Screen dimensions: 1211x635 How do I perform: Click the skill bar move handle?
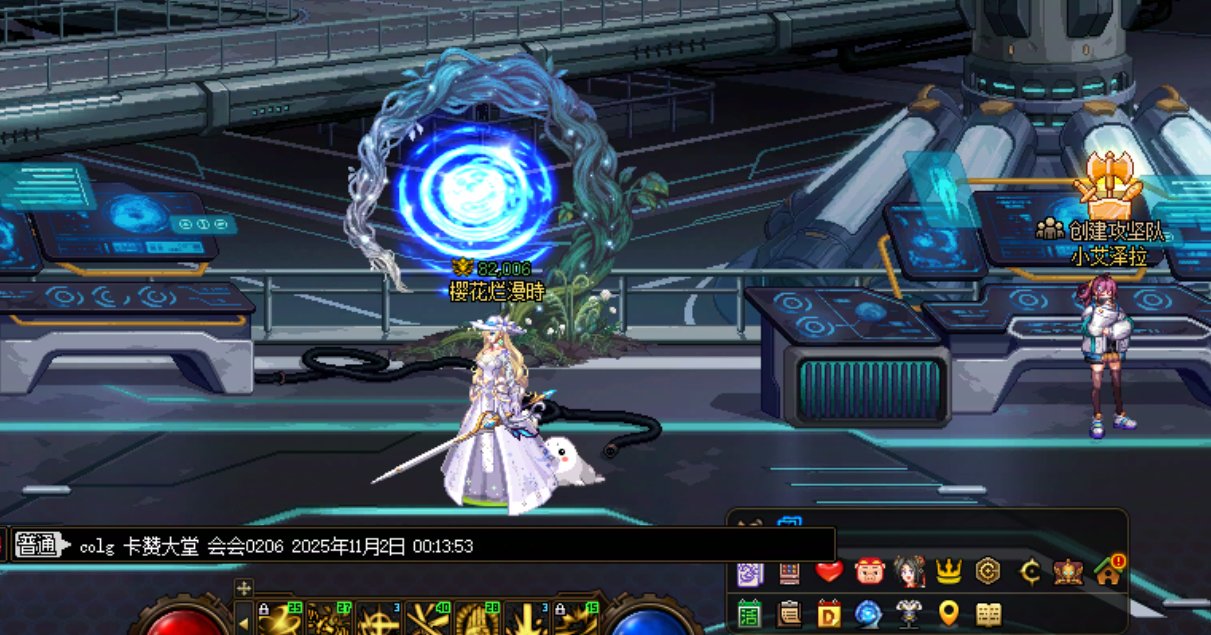tap(243, 588)
